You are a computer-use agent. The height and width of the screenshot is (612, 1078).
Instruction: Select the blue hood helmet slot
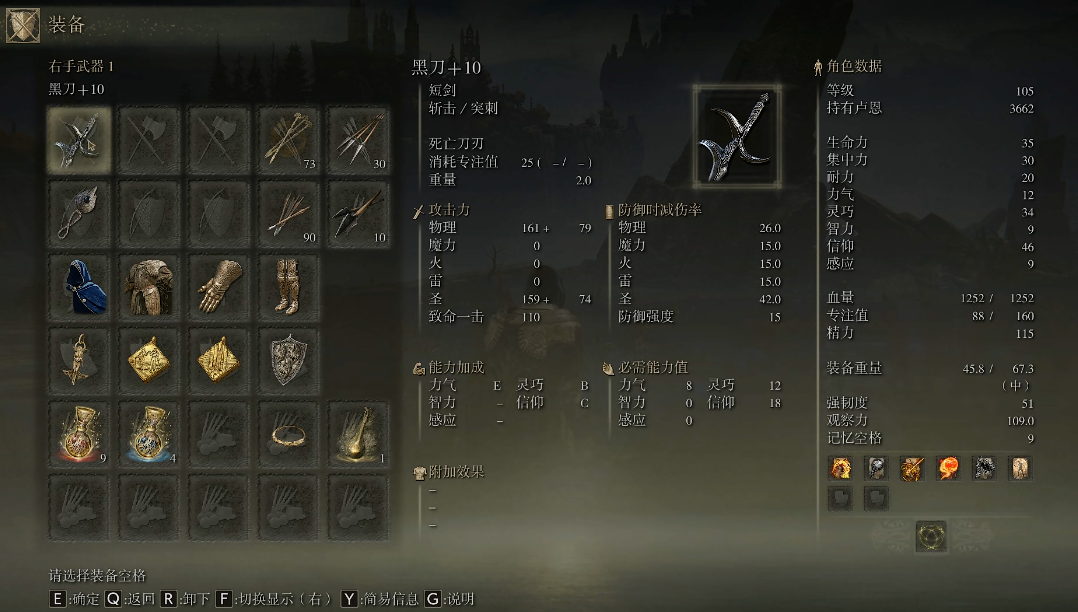[x=79, y=287]
